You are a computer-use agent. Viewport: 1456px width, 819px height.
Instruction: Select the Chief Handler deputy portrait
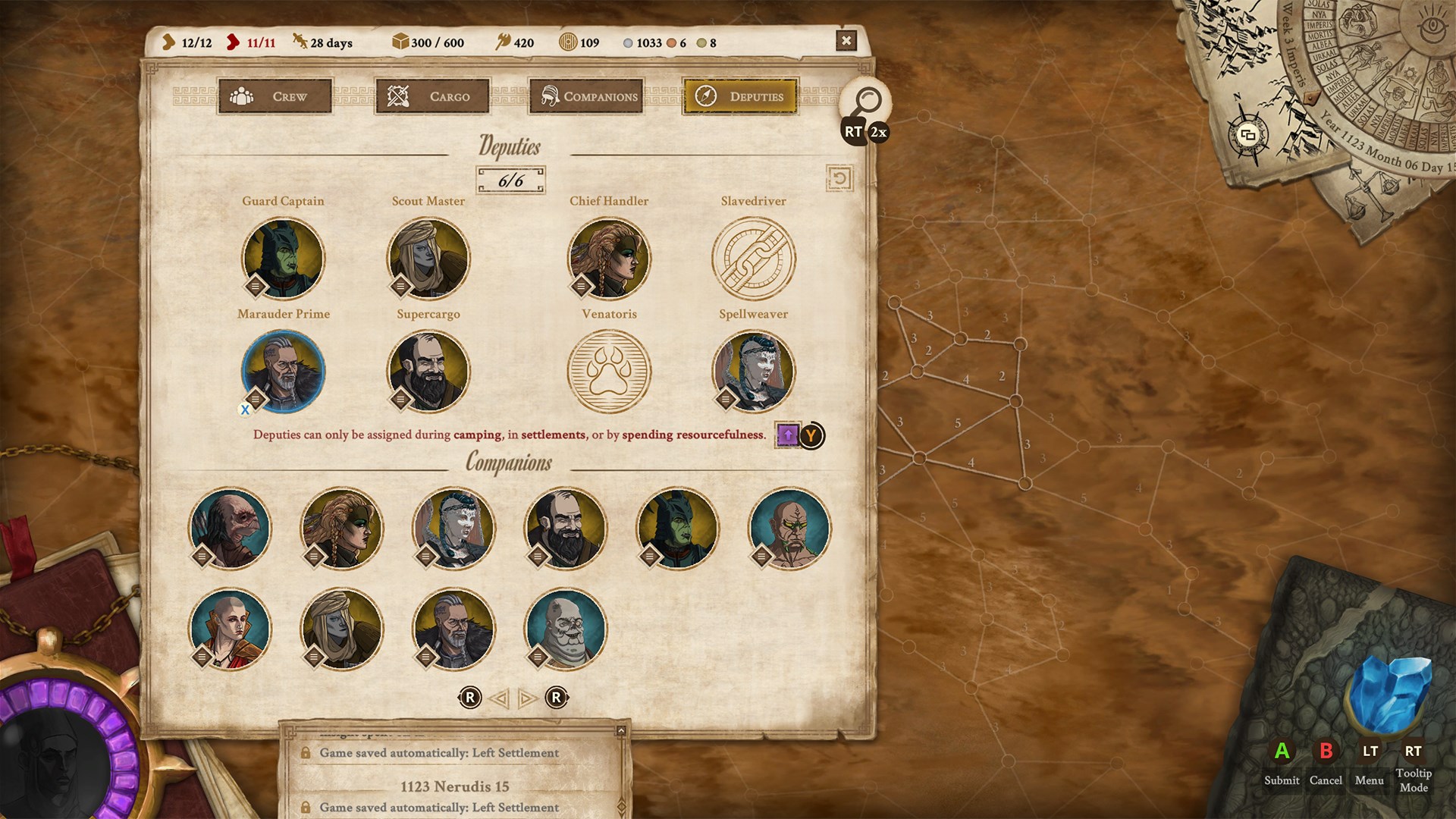tap(609, 259)
